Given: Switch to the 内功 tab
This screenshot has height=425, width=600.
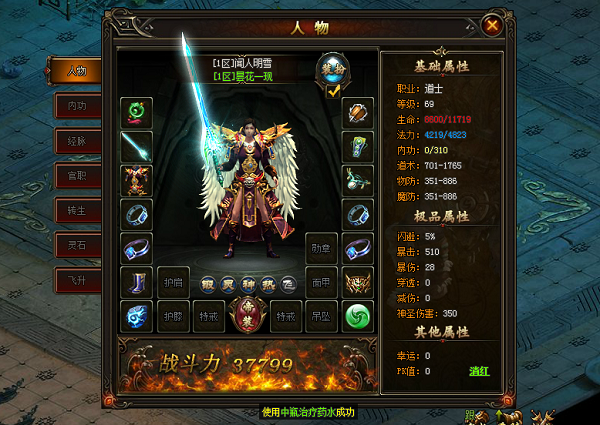Looking at the screenshot, I should [76, 103].
